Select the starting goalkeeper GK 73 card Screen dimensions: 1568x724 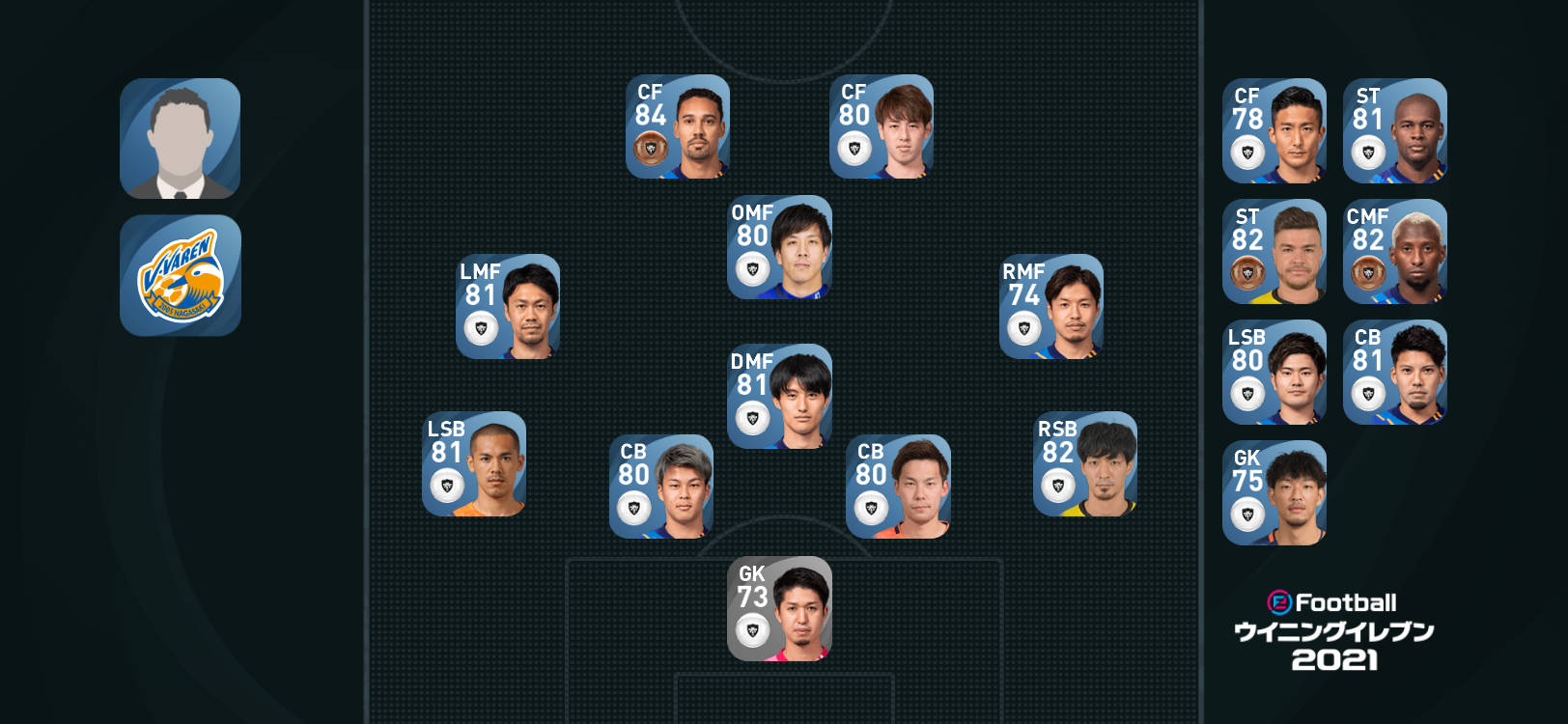tap(779, 608)
